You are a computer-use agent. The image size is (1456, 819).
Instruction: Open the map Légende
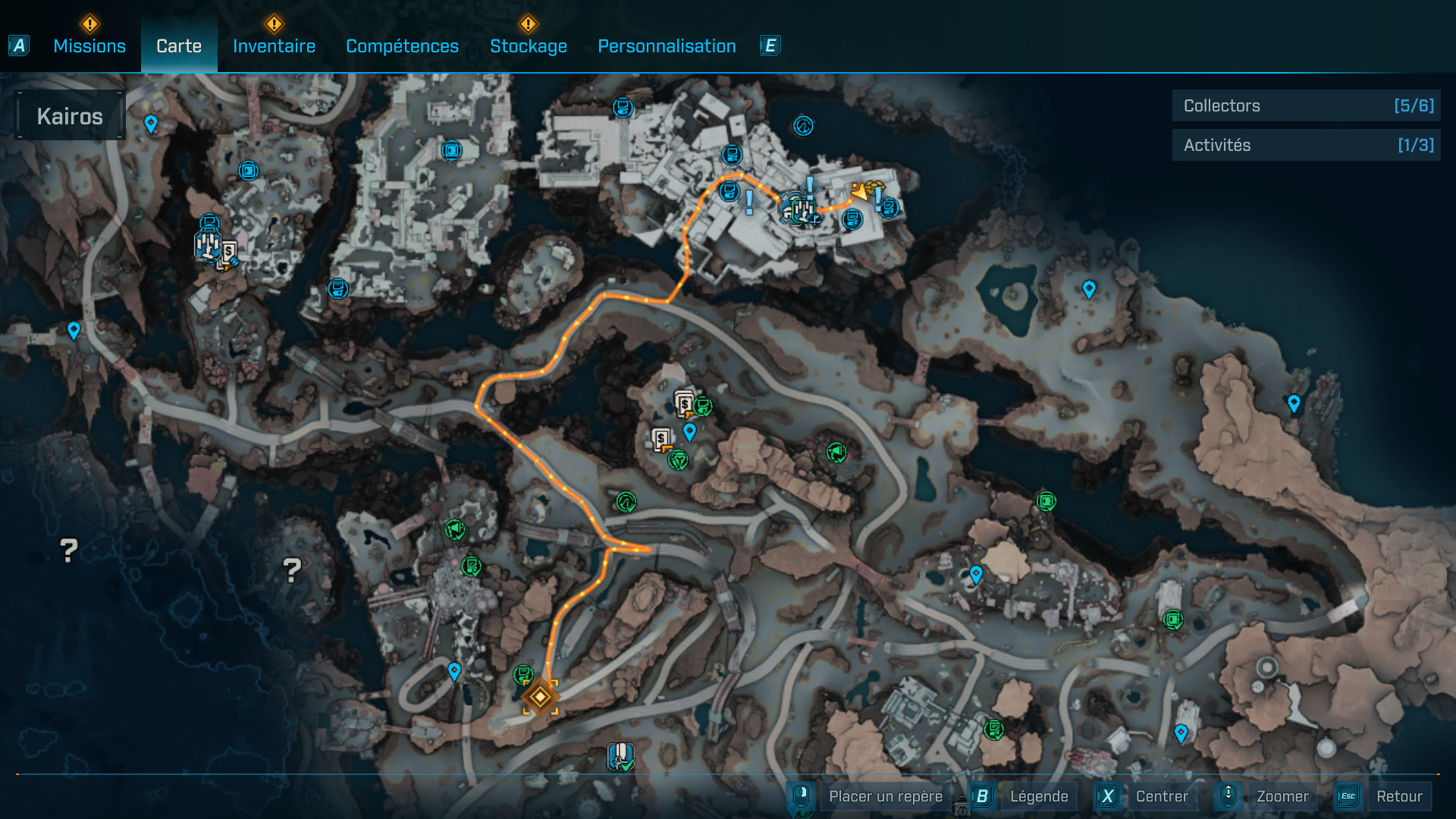(1038, 796)
